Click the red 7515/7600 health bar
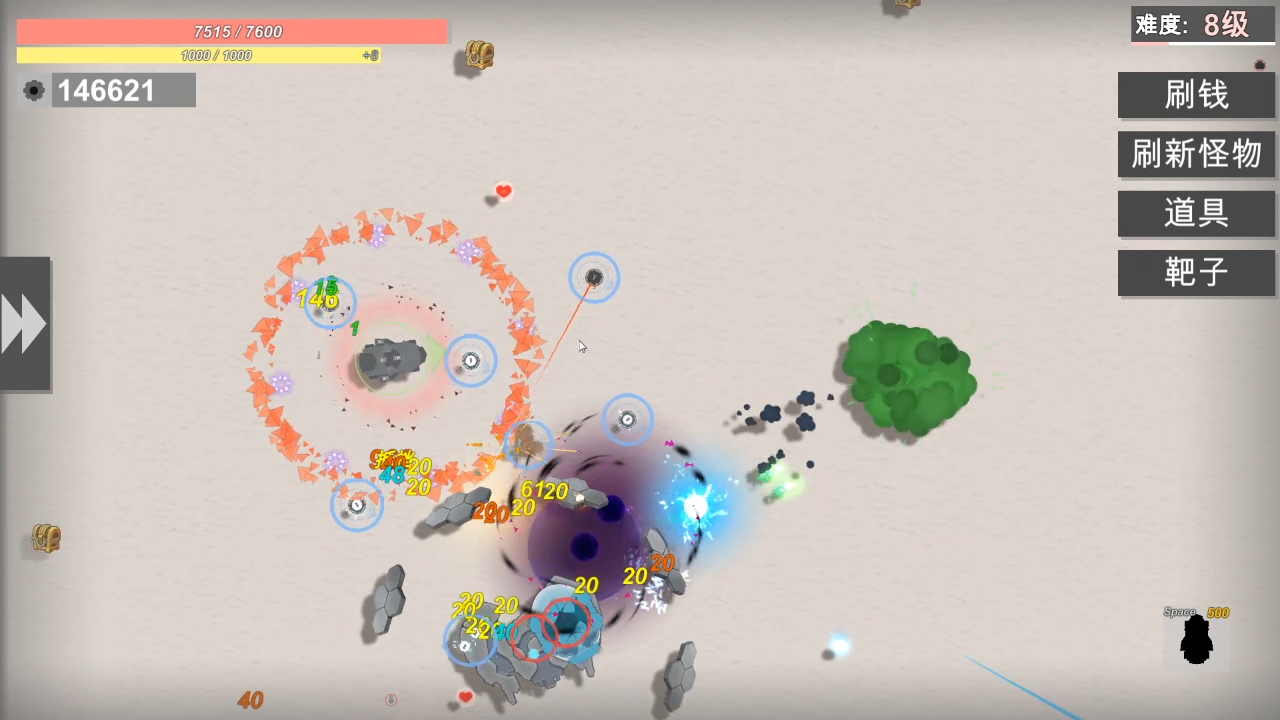 [x=237, y=31]
